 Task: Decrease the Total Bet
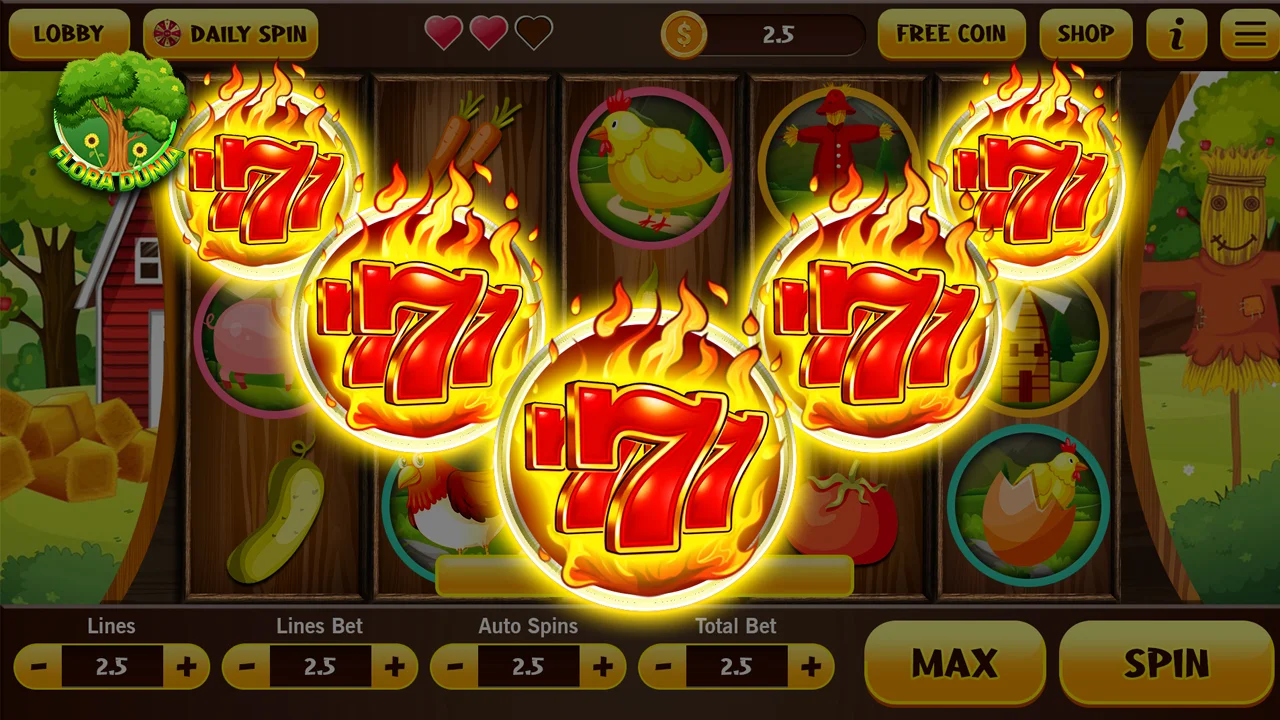click(x=662, y=667)
